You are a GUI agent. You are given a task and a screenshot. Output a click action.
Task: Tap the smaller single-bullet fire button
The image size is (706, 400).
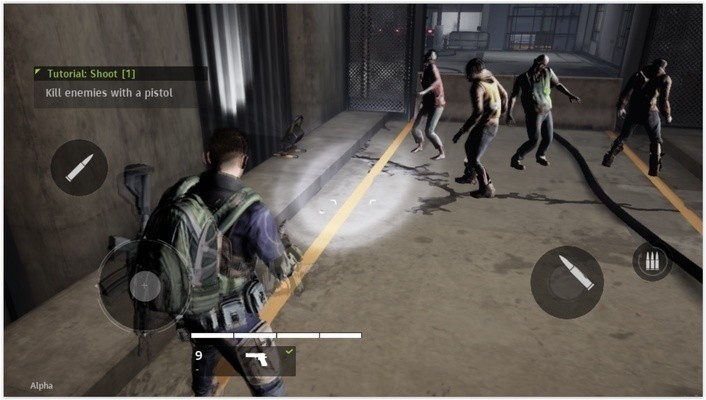pos(79,167)
